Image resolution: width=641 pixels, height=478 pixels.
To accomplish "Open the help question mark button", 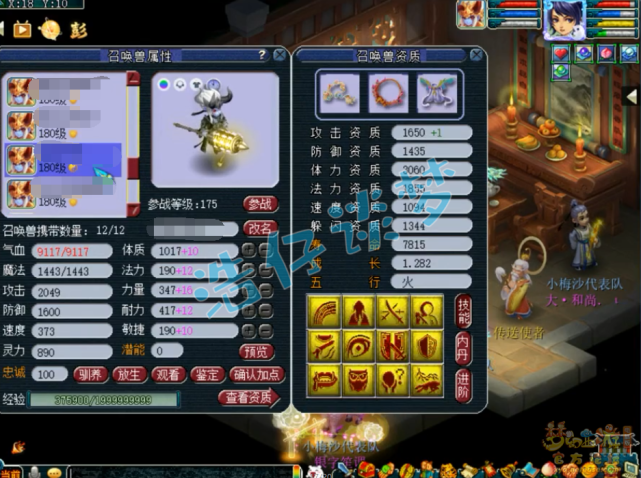I will coord(262,56).
